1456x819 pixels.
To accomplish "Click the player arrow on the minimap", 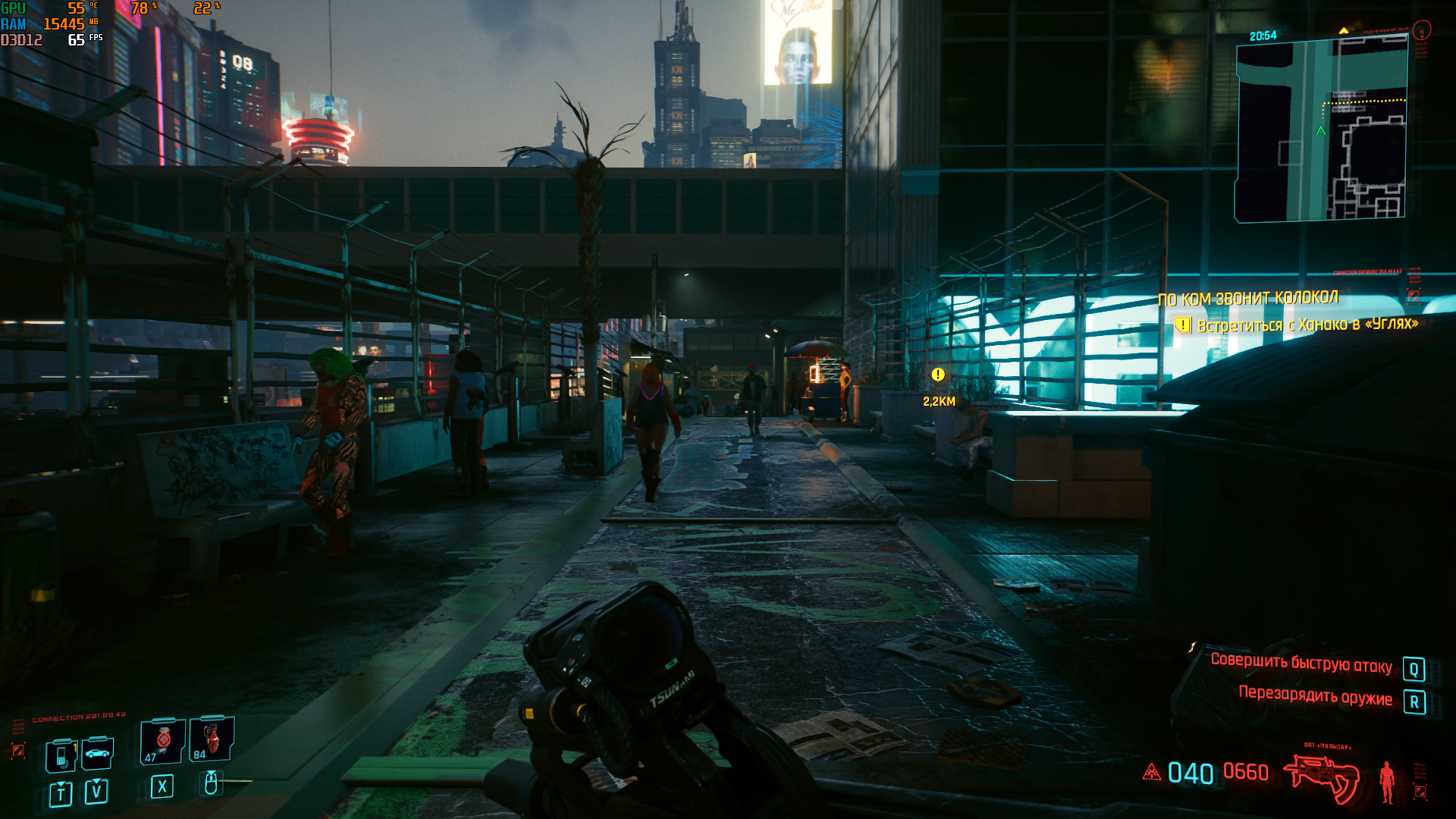I will tap(1320, 130).
